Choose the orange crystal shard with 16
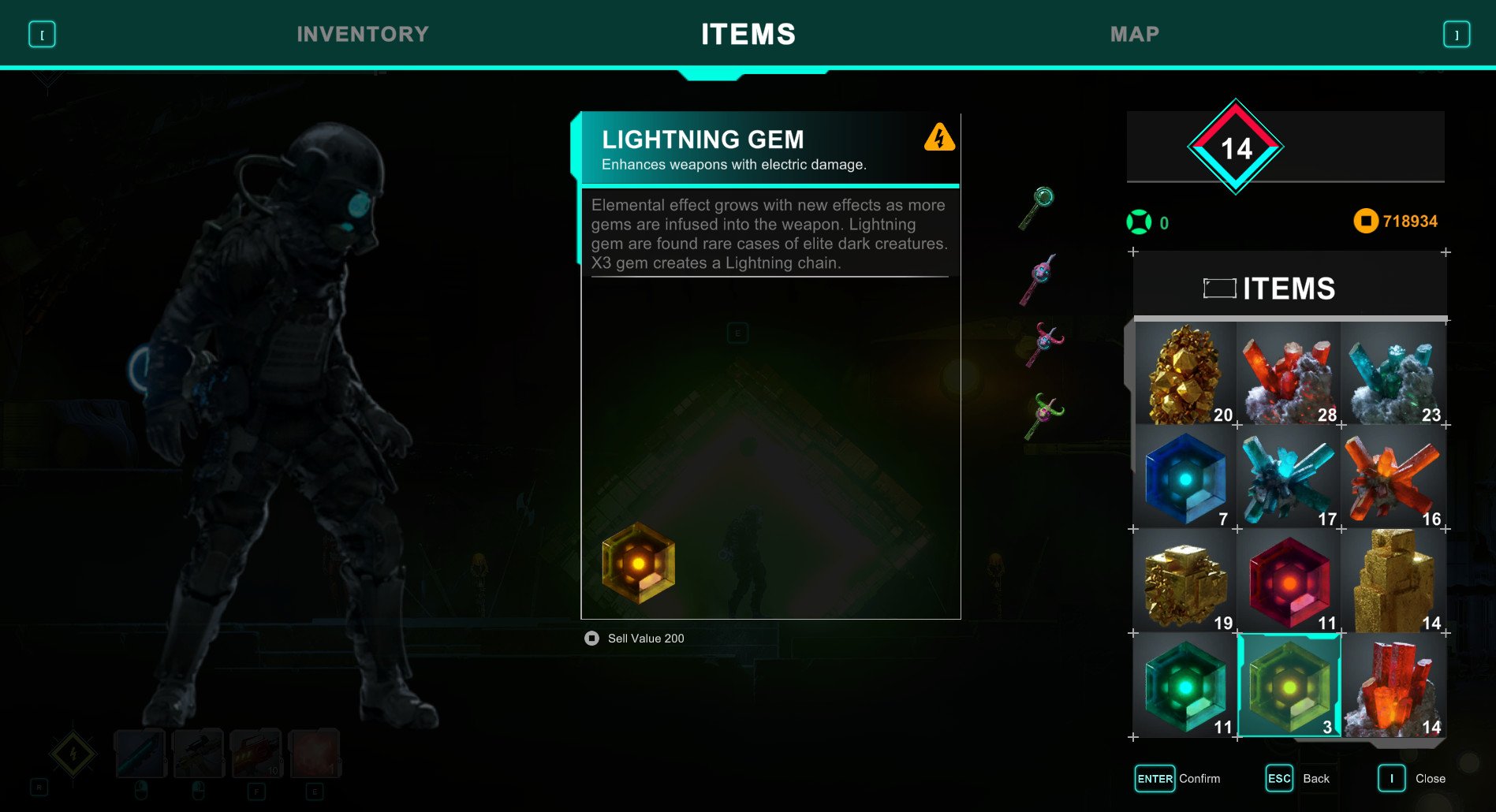Screen dimensions: 1496x812 pos(1393,478)
